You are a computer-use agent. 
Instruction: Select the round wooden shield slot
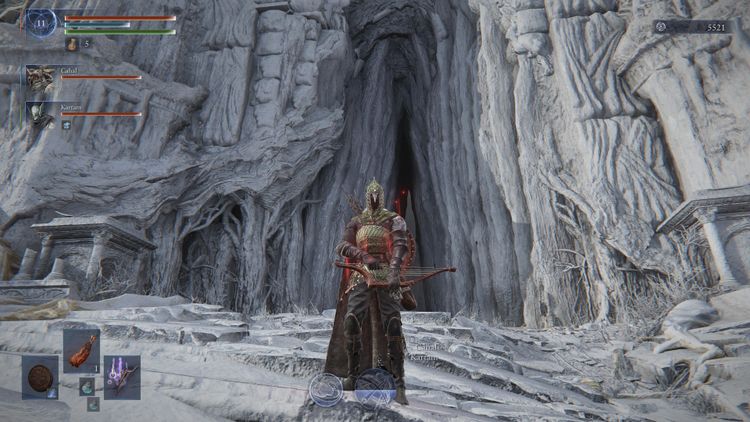click(40, 377)
